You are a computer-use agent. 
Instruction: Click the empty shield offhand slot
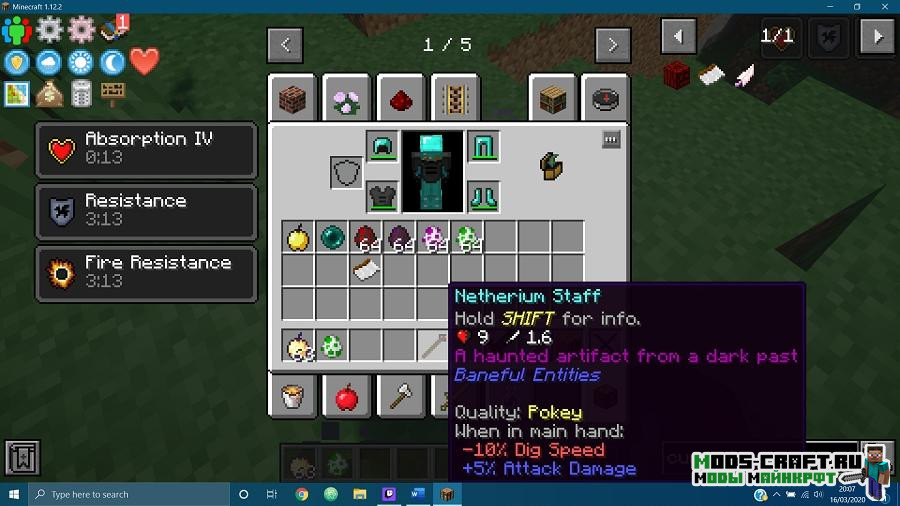click(347, 172)
